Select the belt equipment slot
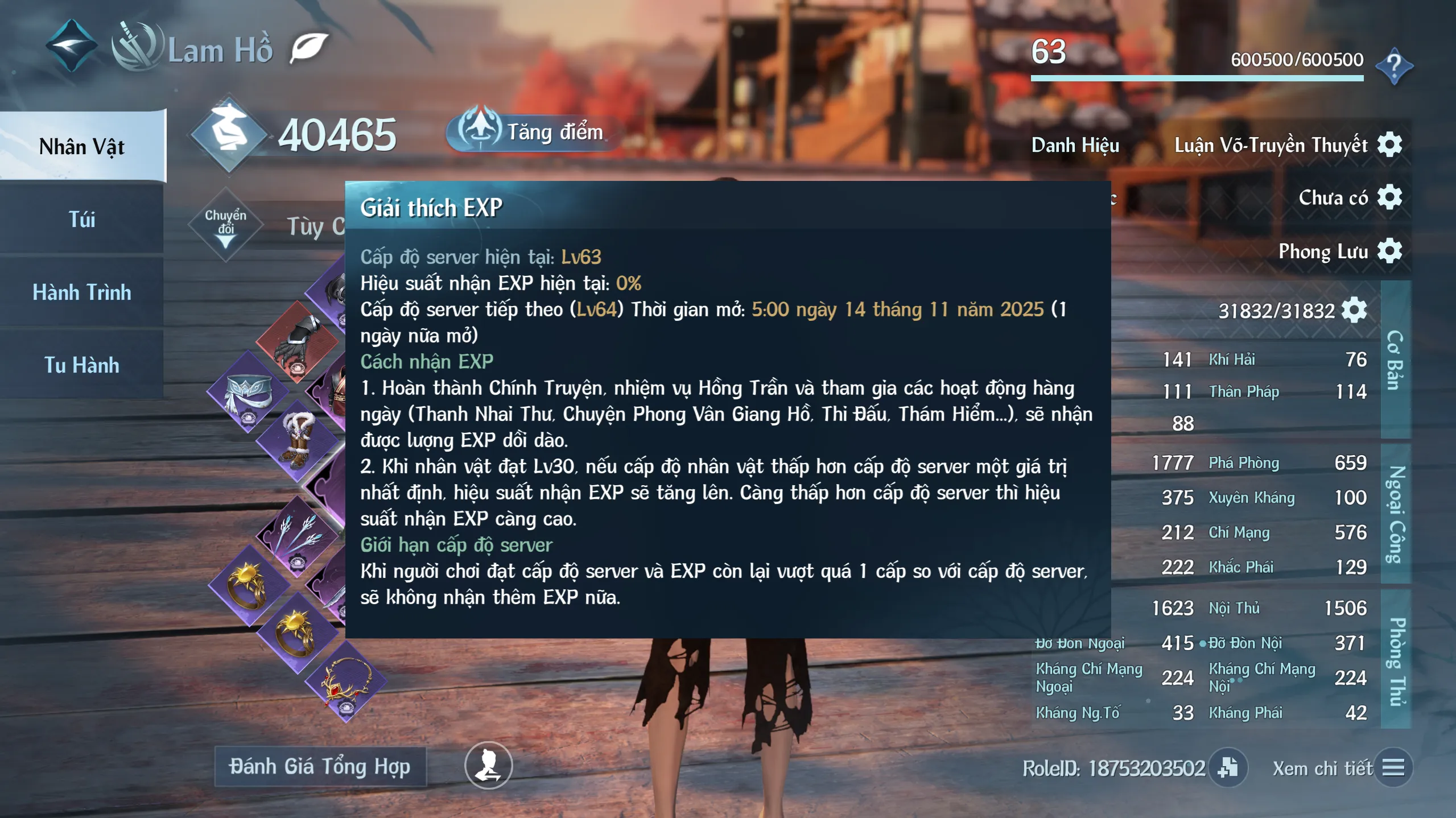 pos(249,393)
